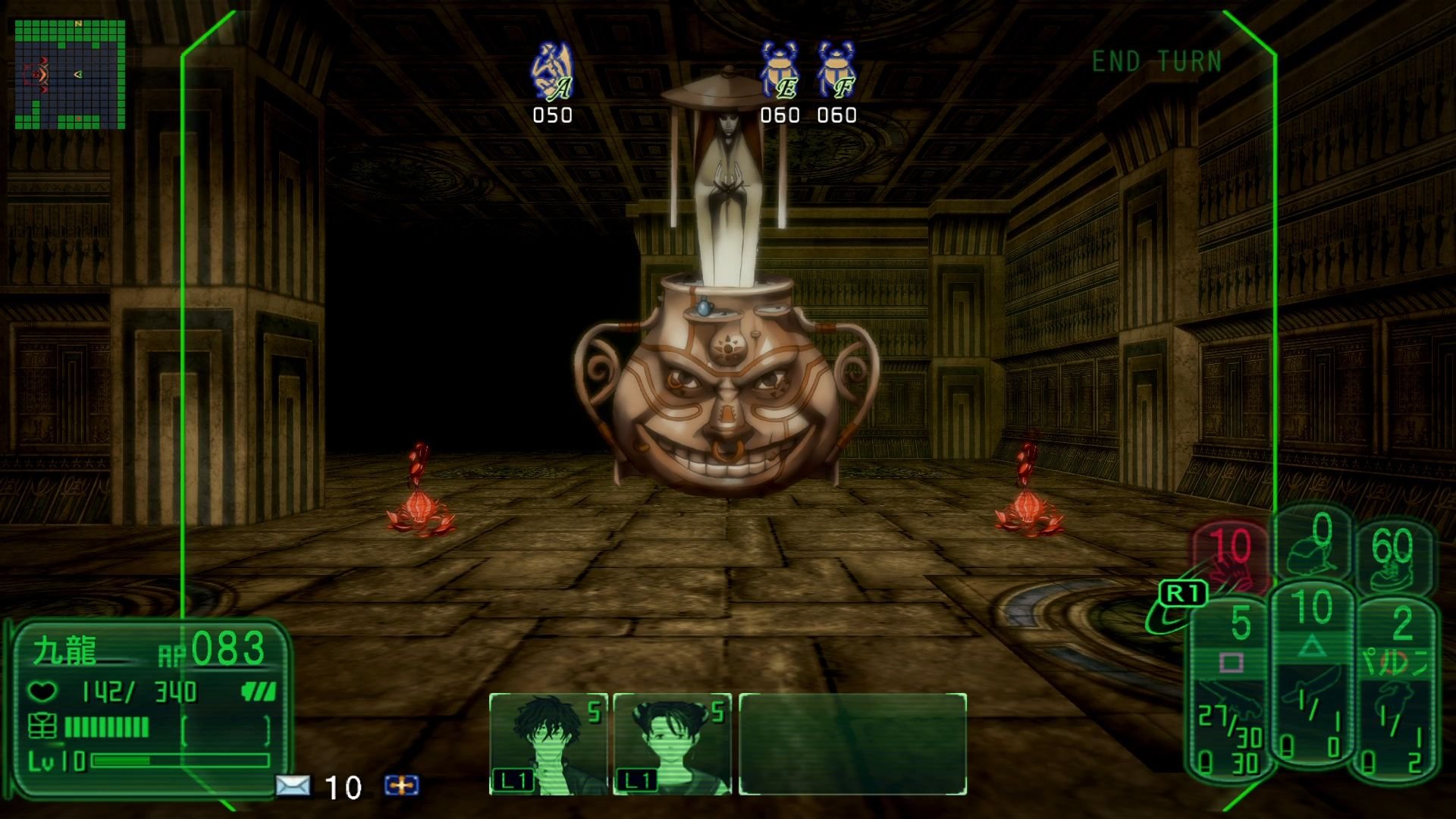This screenshot has height=819, width=1456.
Task: Click the END TURN button
Action: pos(1156,61)
